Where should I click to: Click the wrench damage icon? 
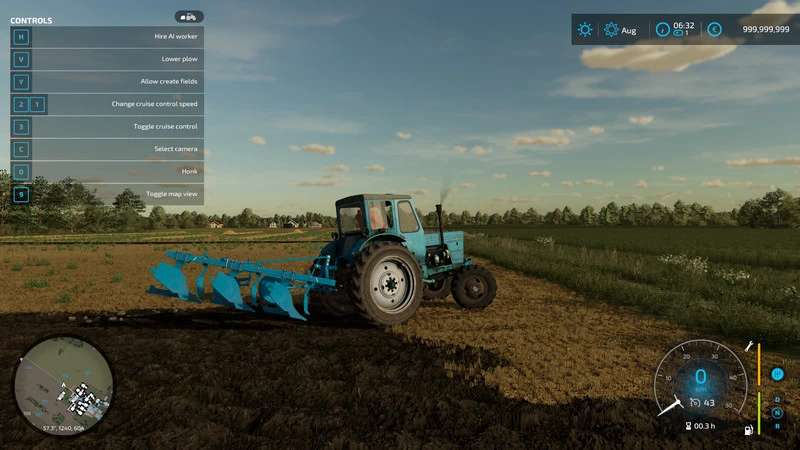click(x=747, y=347)
